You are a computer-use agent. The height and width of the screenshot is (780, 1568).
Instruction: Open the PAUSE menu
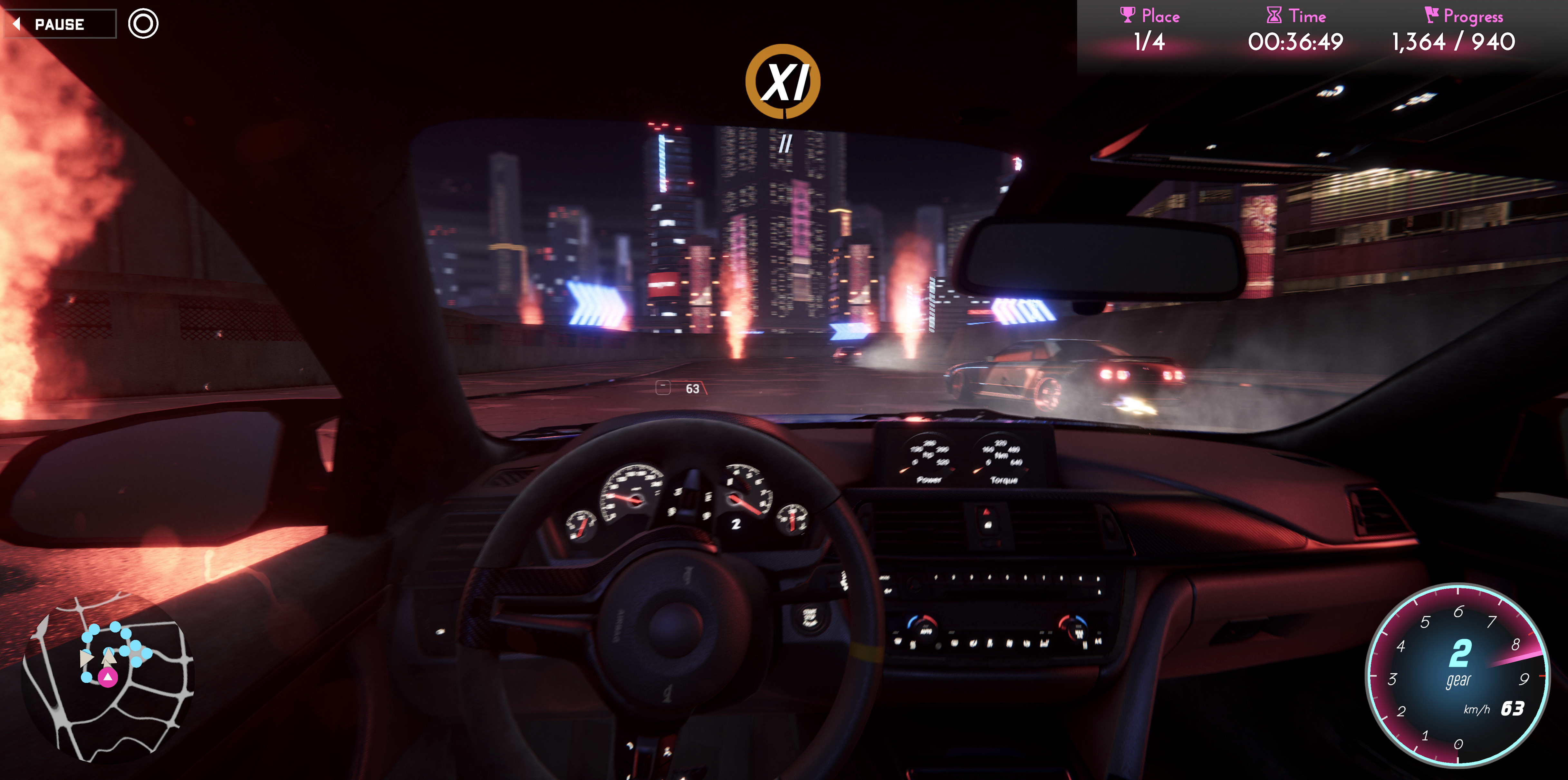59,24
